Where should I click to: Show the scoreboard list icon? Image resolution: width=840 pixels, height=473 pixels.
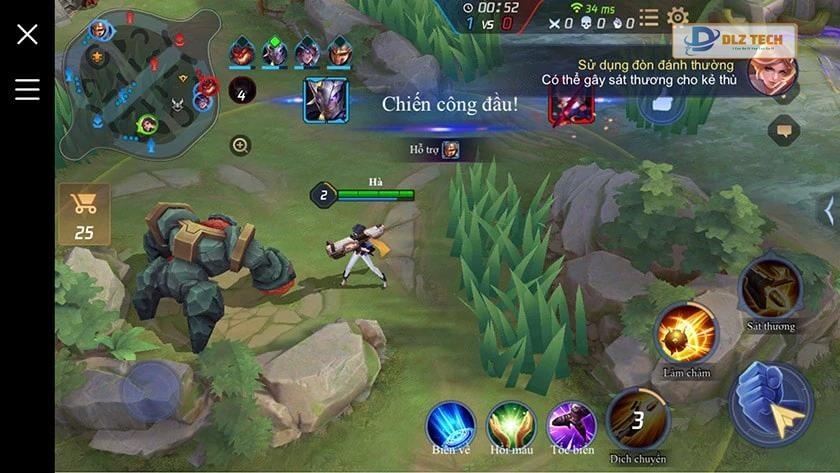coord(649,17)
